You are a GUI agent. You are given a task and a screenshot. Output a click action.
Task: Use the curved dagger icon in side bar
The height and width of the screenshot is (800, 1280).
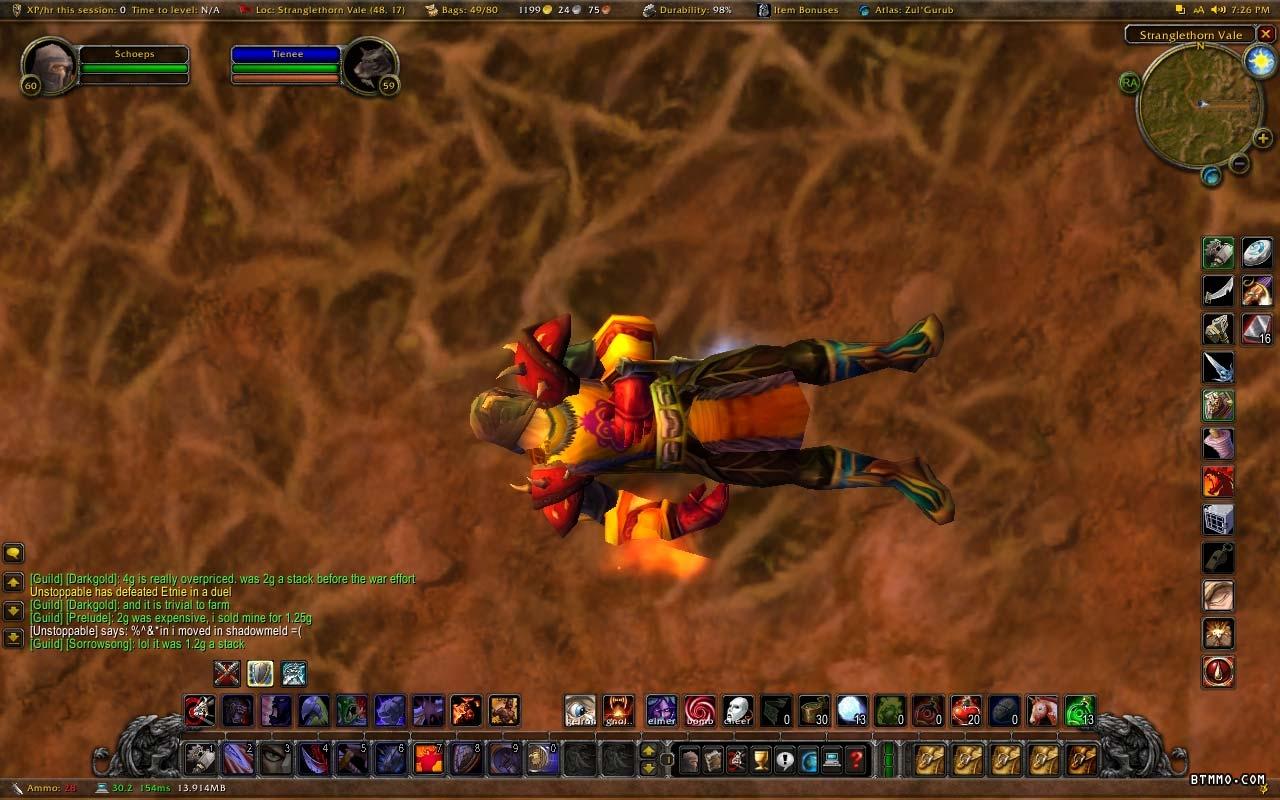pos(1218,291)
